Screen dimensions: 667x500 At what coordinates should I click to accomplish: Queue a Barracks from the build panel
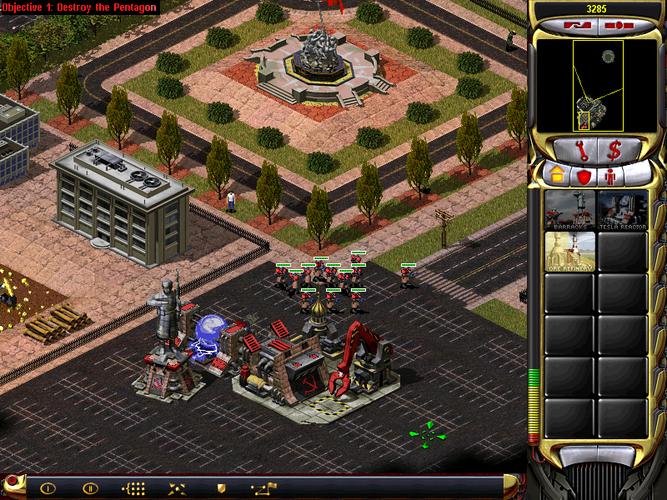(x=570, y=210)
